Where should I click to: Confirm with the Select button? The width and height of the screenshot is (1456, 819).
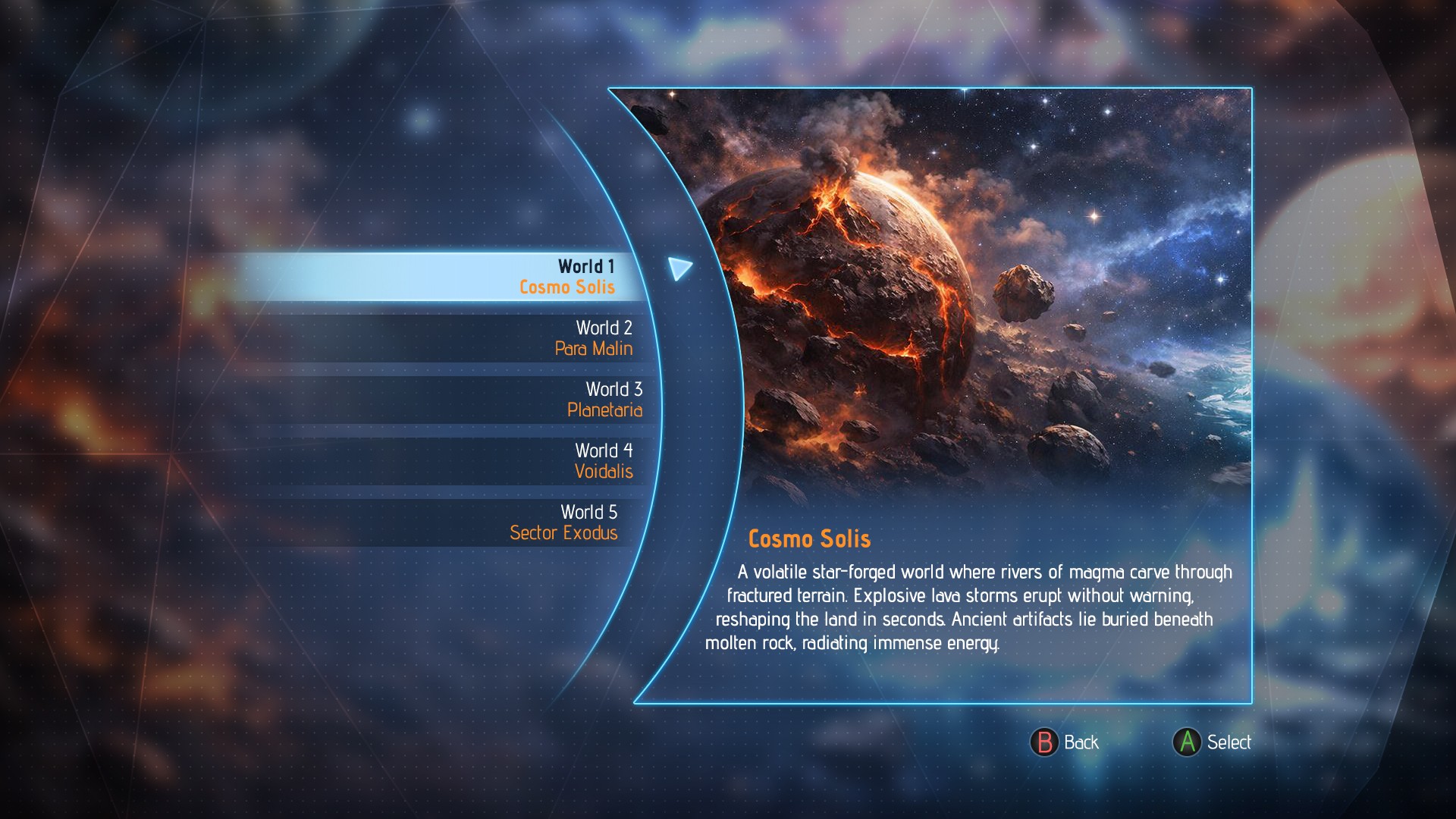pos(1212,742)
